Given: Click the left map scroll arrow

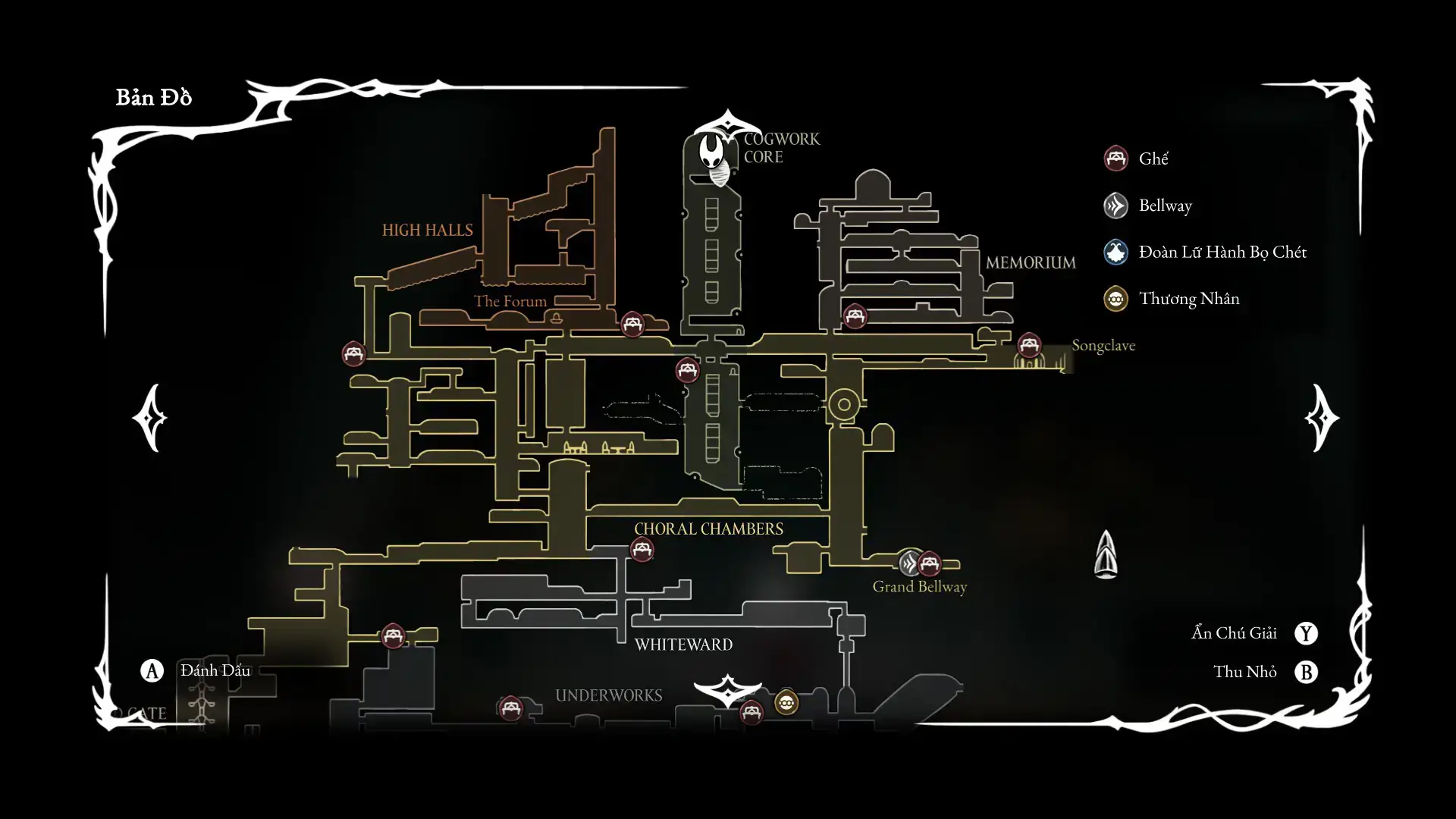Looking at the screenshot, I should click(149, 418).
